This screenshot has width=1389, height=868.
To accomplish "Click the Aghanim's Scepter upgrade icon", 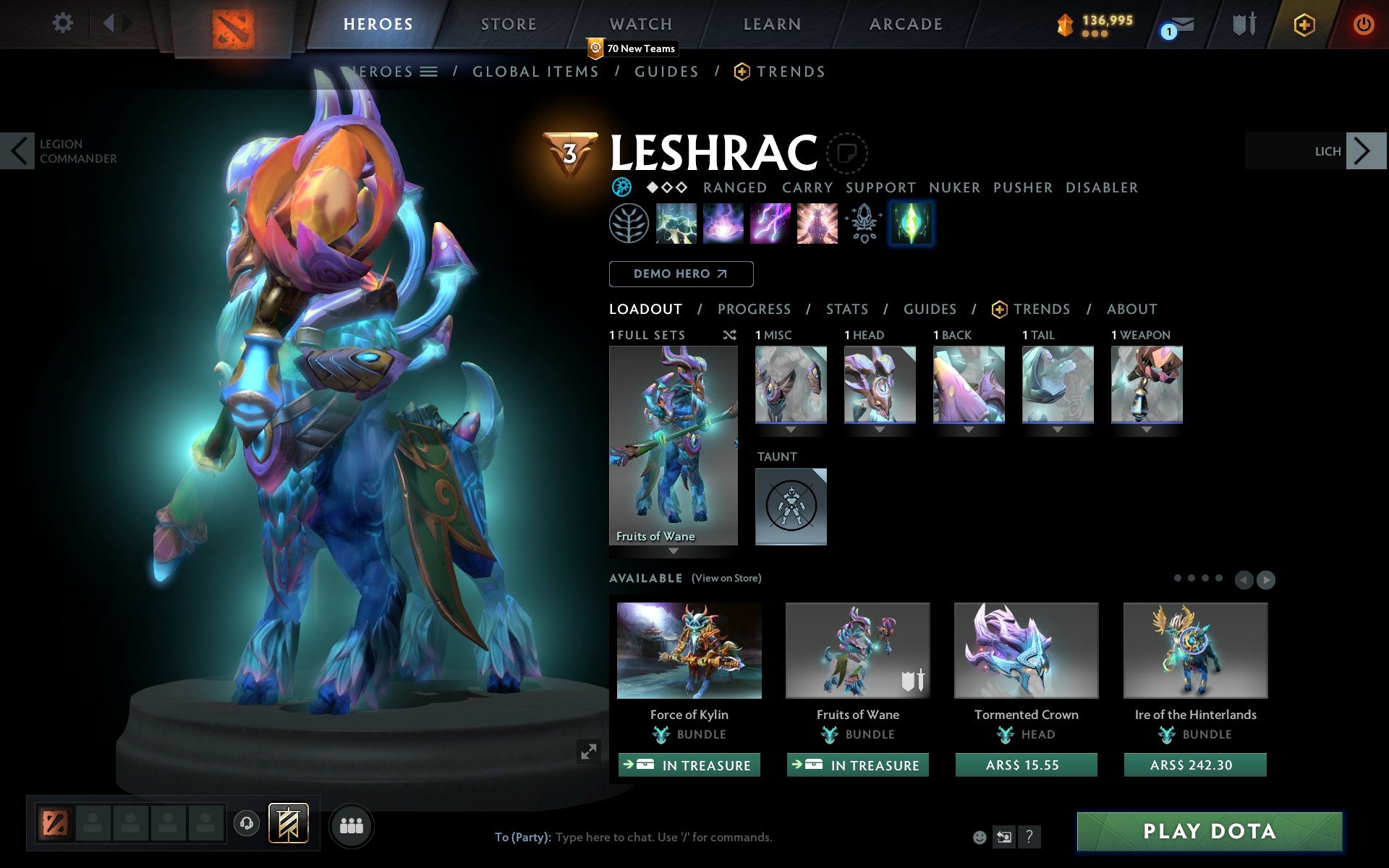I will [x=864, y=224].
